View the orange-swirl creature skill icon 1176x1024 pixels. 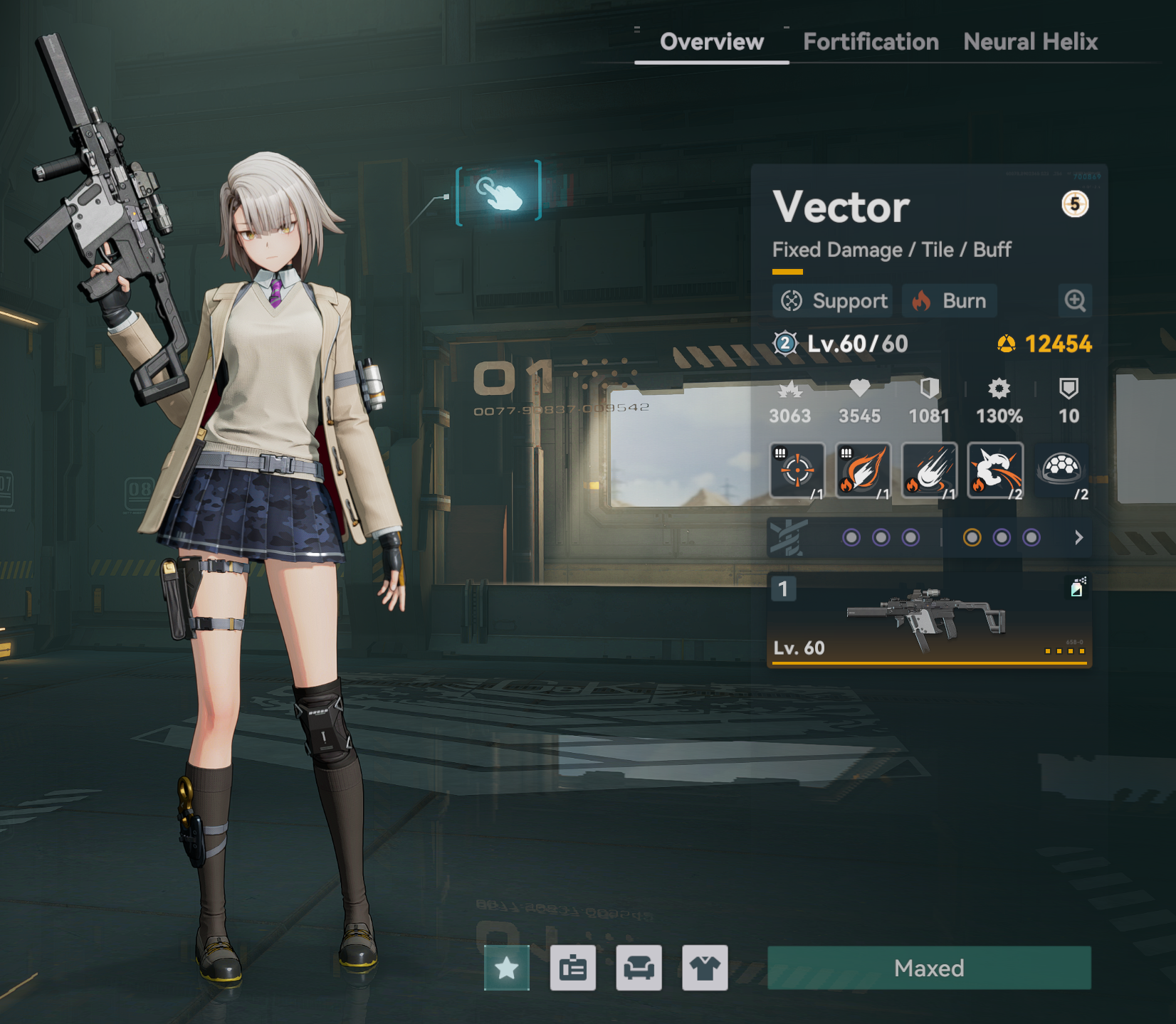[995, 470]
